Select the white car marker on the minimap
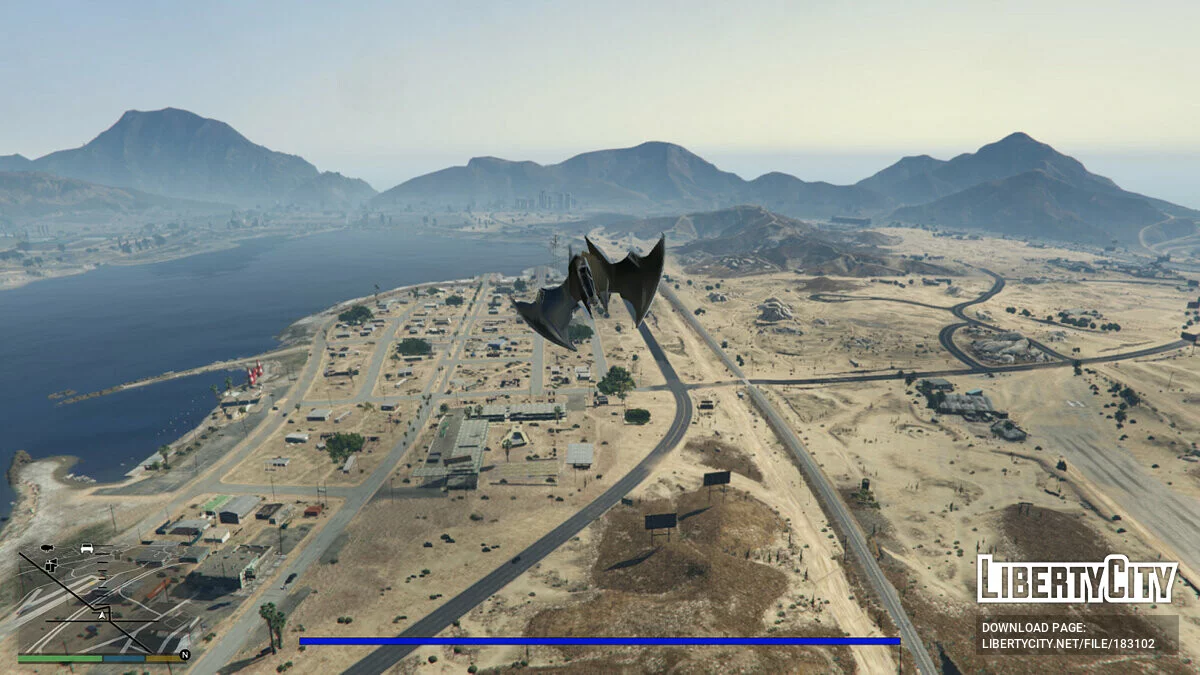1200x675 pixels. pyautogui.click(x=87, y=548)
